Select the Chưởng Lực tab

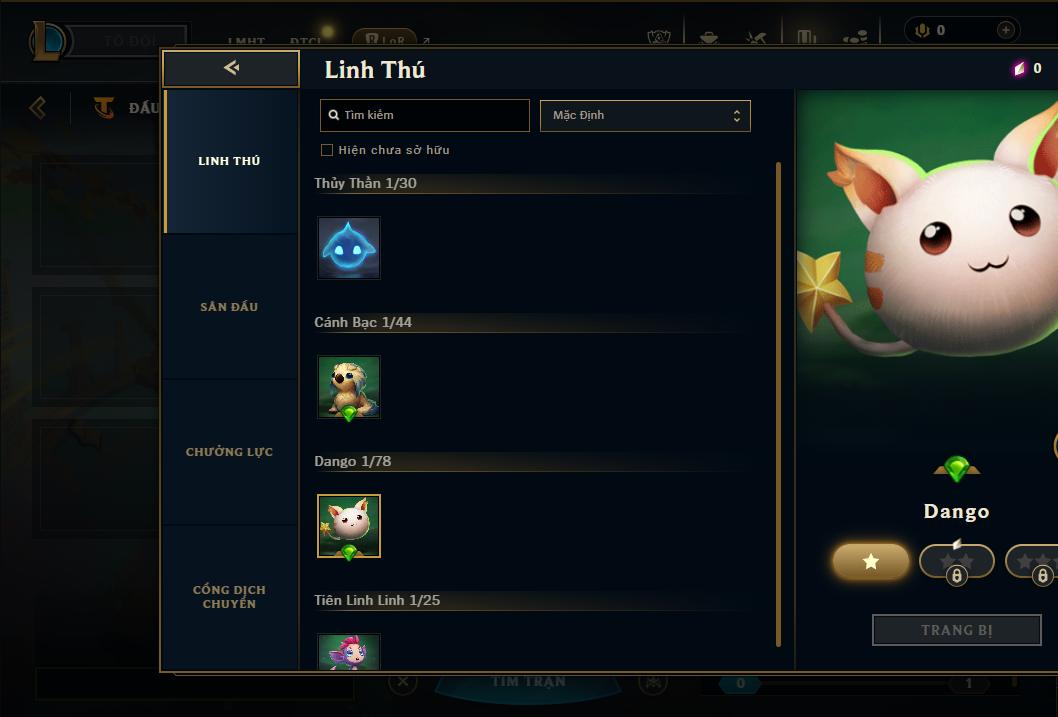(x=230, y=452)
